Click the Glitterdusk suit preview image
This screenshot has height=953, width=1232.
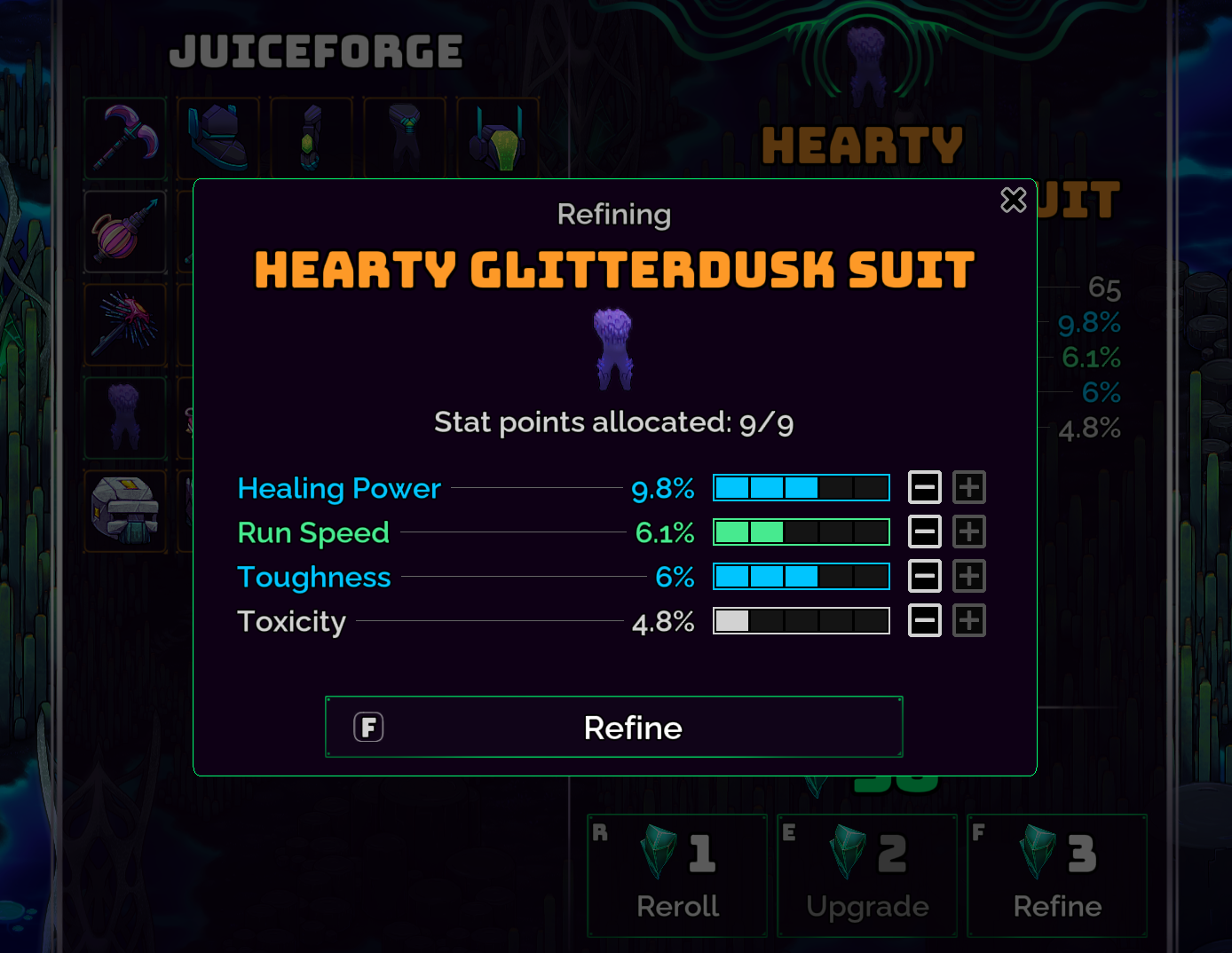[613, 348]
